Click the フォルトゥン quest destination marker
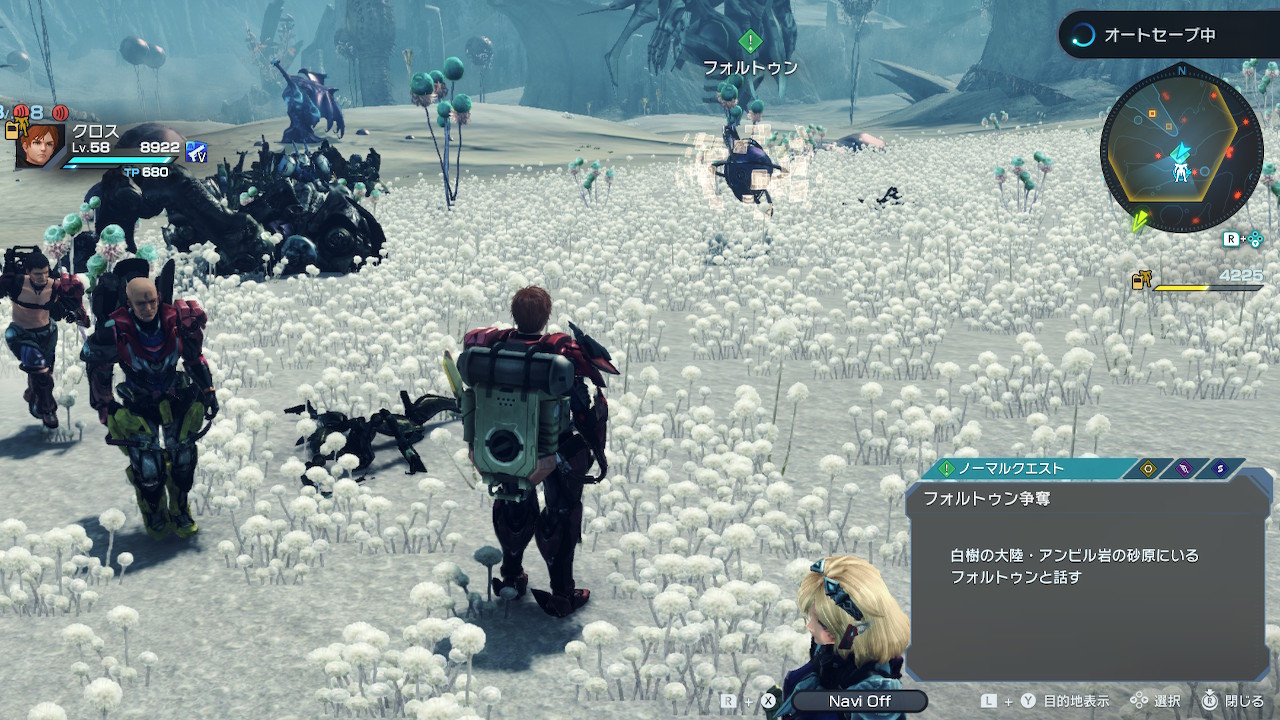The width and height of the screenshot is (1280, 720). coord(750,42)
